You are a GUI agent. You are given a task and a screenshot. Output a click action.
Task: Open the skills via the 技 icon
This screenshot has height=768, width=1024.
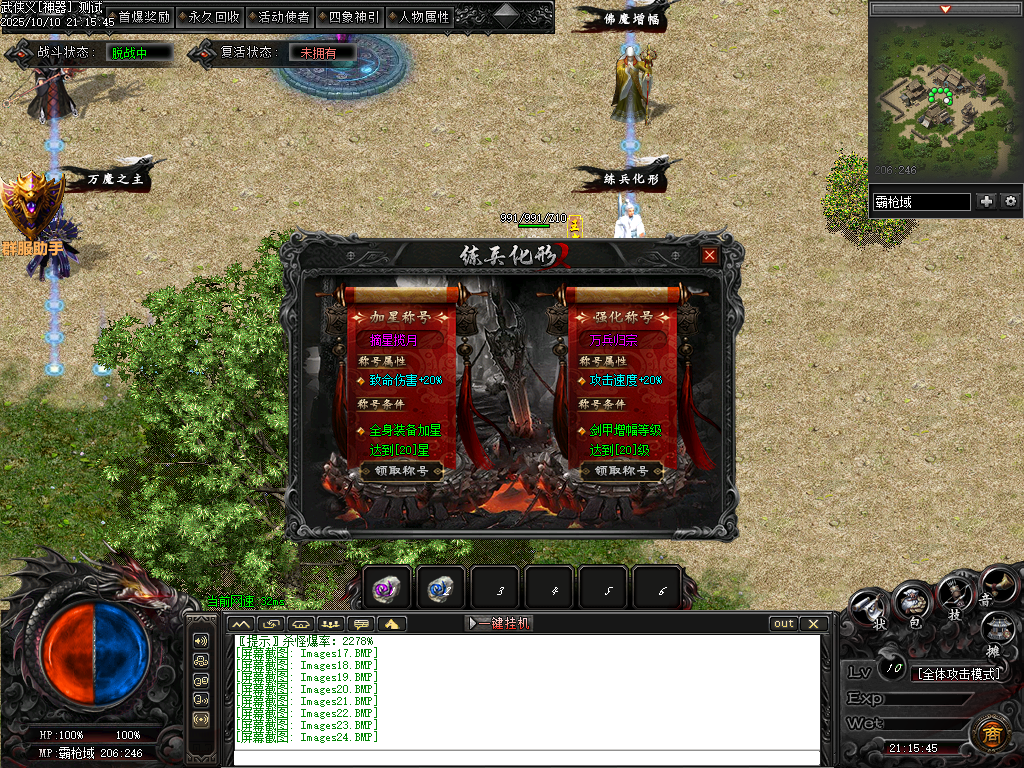[954, 596]
